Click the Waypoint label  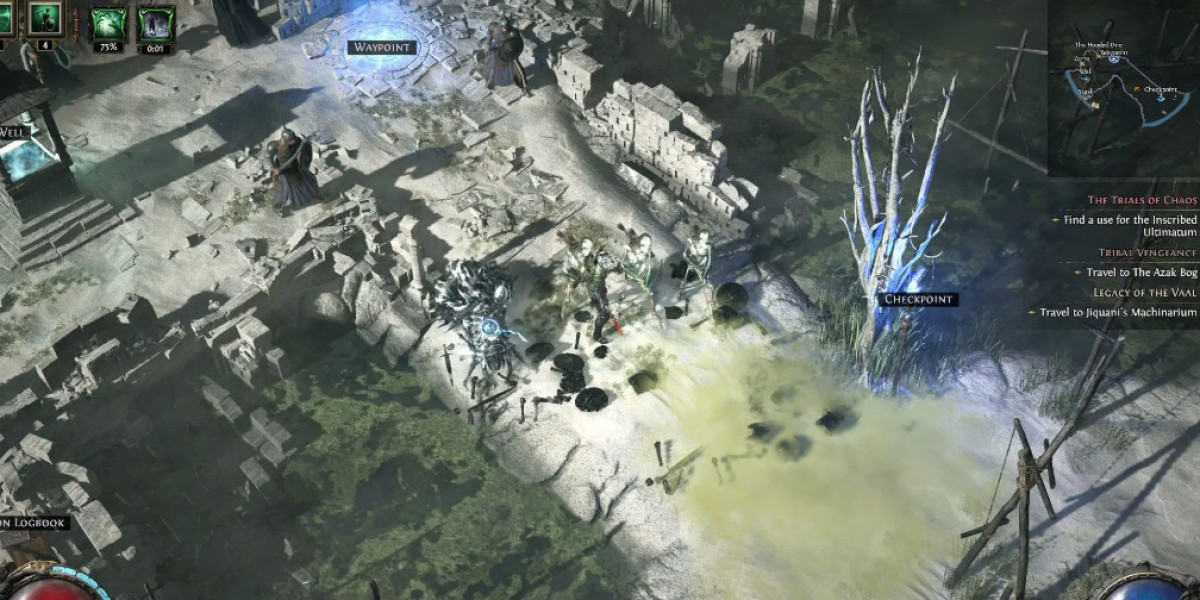[x=382, y=47]
